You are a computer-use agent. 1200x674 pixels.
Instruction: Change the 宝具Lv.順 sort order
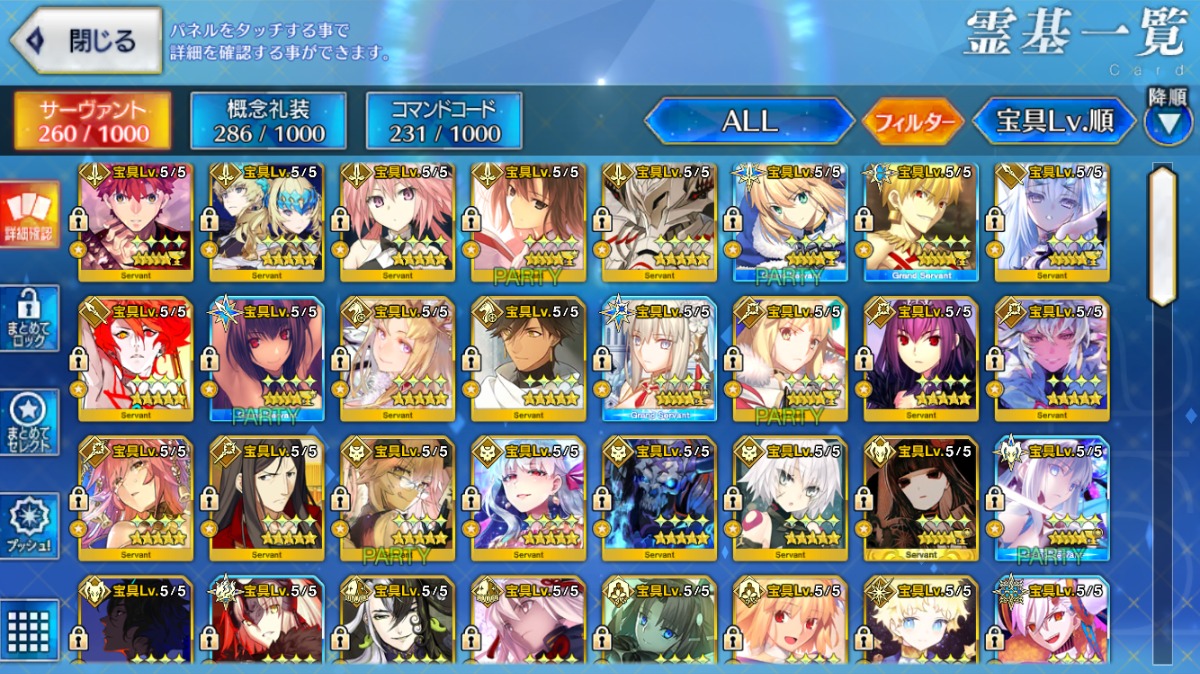(x=1055, y=122)
